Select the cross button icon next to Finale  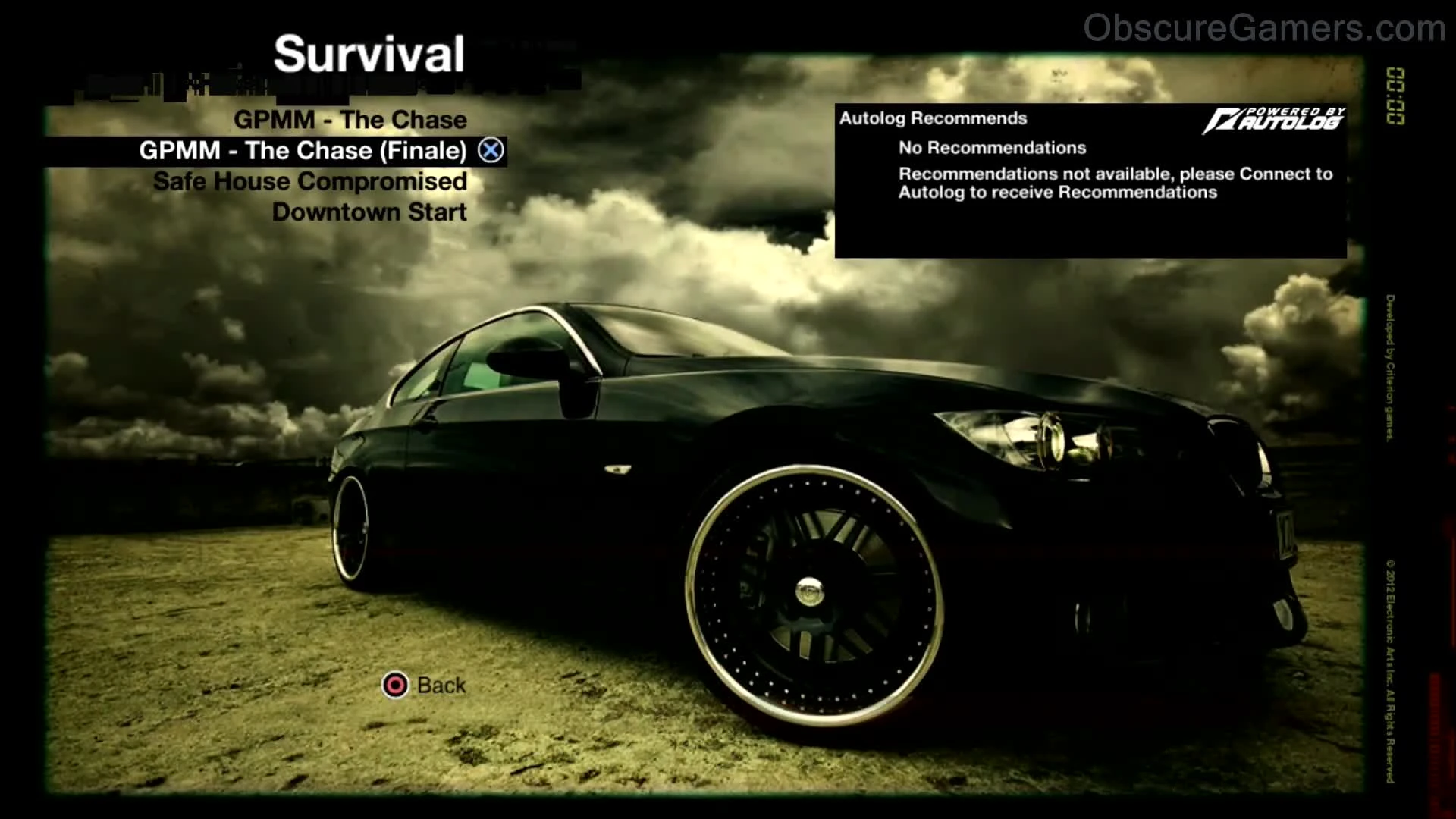click(491, 150)
